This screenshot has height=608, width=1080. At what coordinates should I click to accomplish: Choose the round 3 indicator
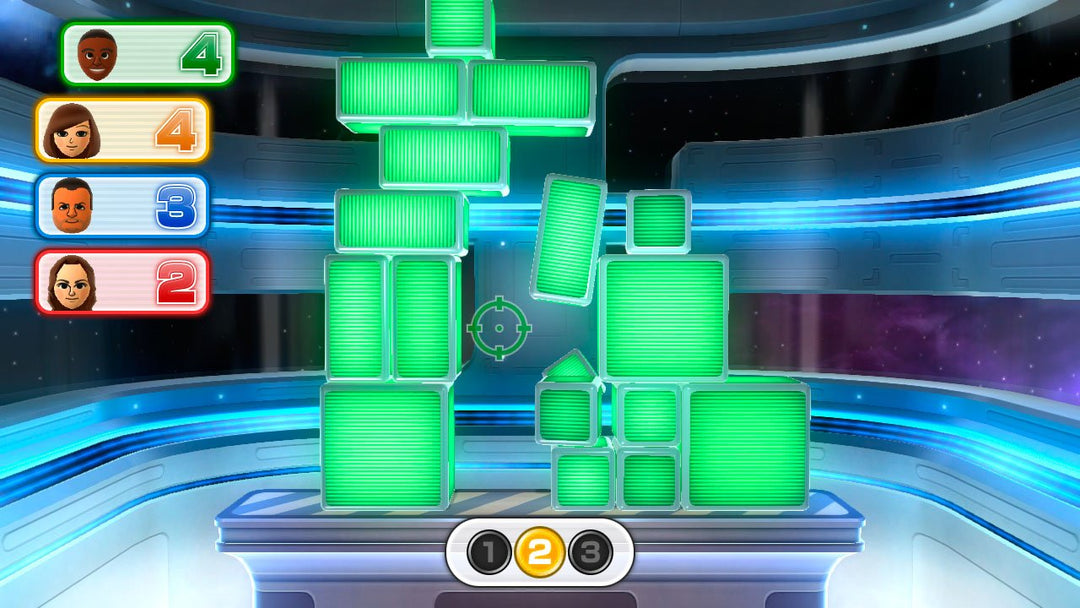590,551
